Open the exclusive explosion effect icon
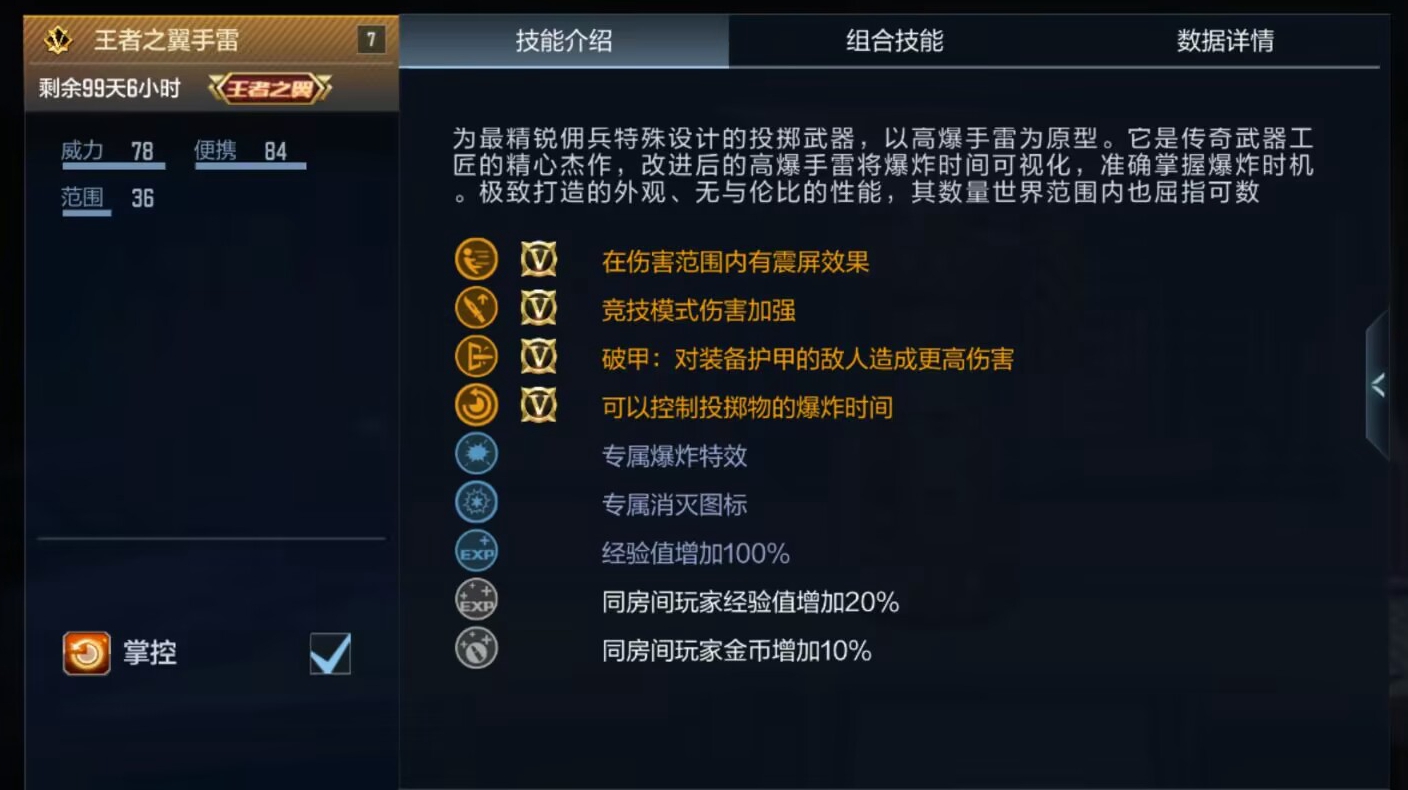Viewport: 1408px width, 790px height. tap(476, 453)
